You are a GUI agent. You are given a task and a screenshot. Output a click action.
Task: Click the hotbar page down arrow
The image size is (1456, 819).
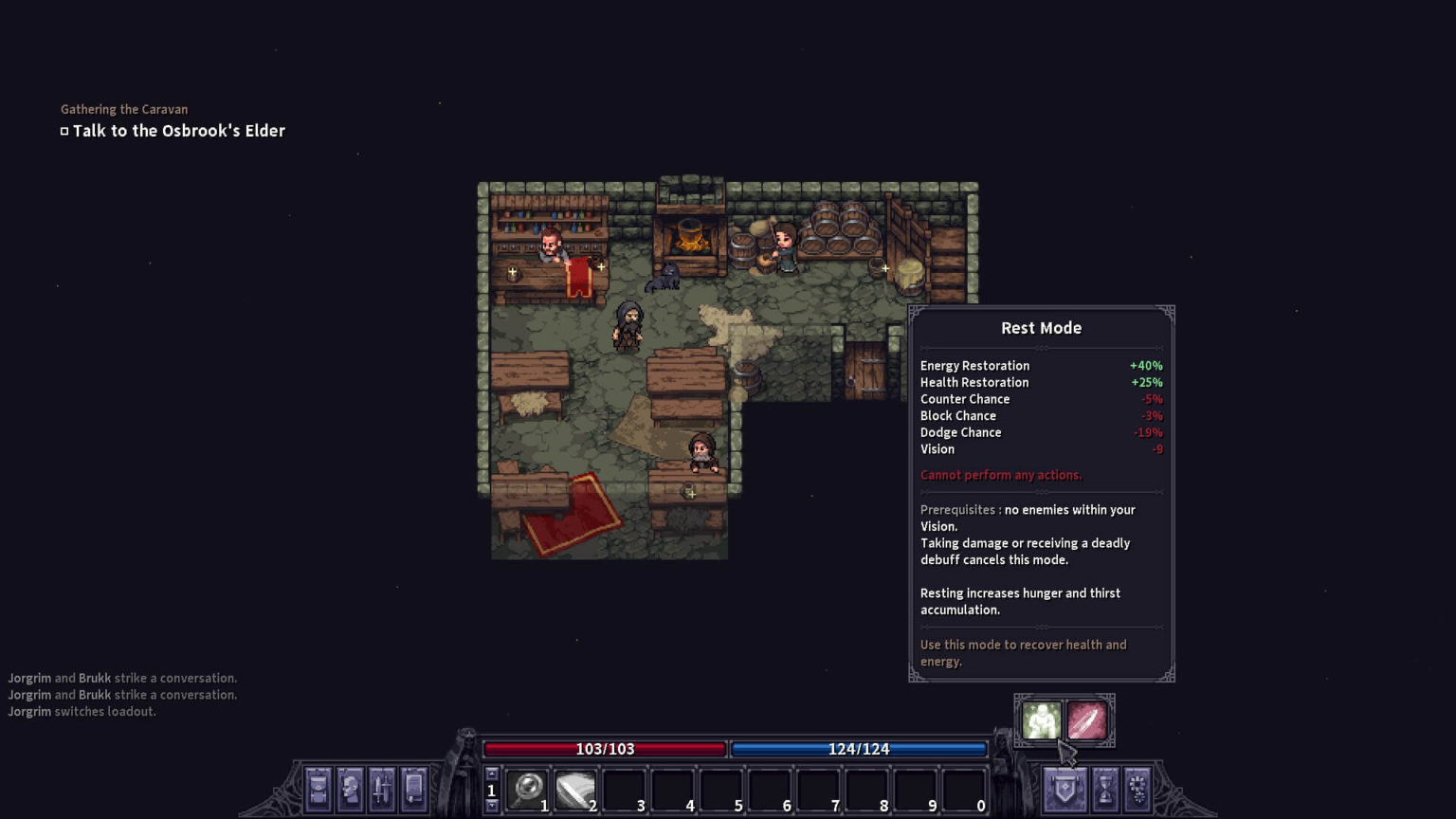click(491, 806)
